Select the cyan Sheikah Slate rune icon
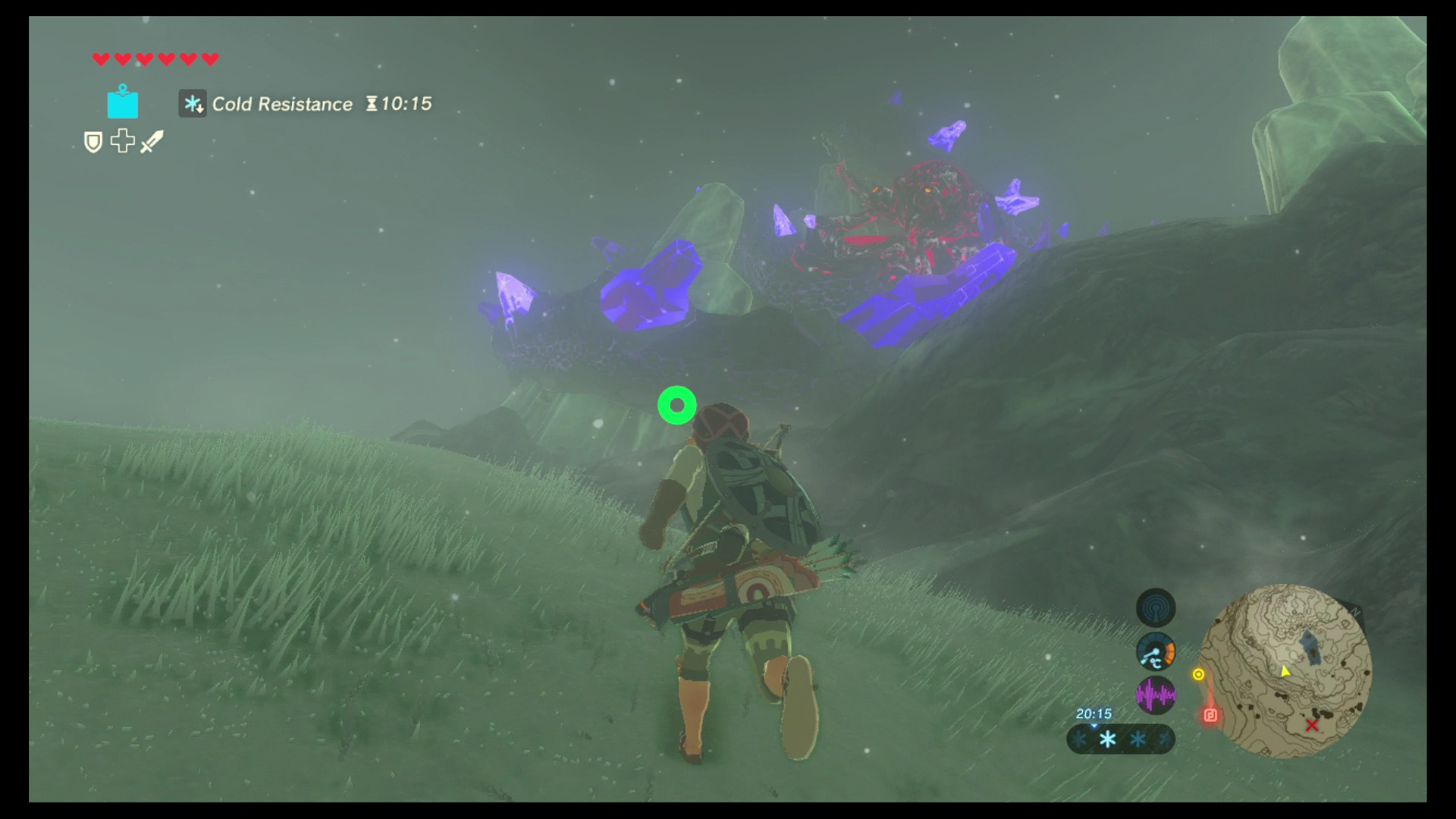 tap(123, 102)
